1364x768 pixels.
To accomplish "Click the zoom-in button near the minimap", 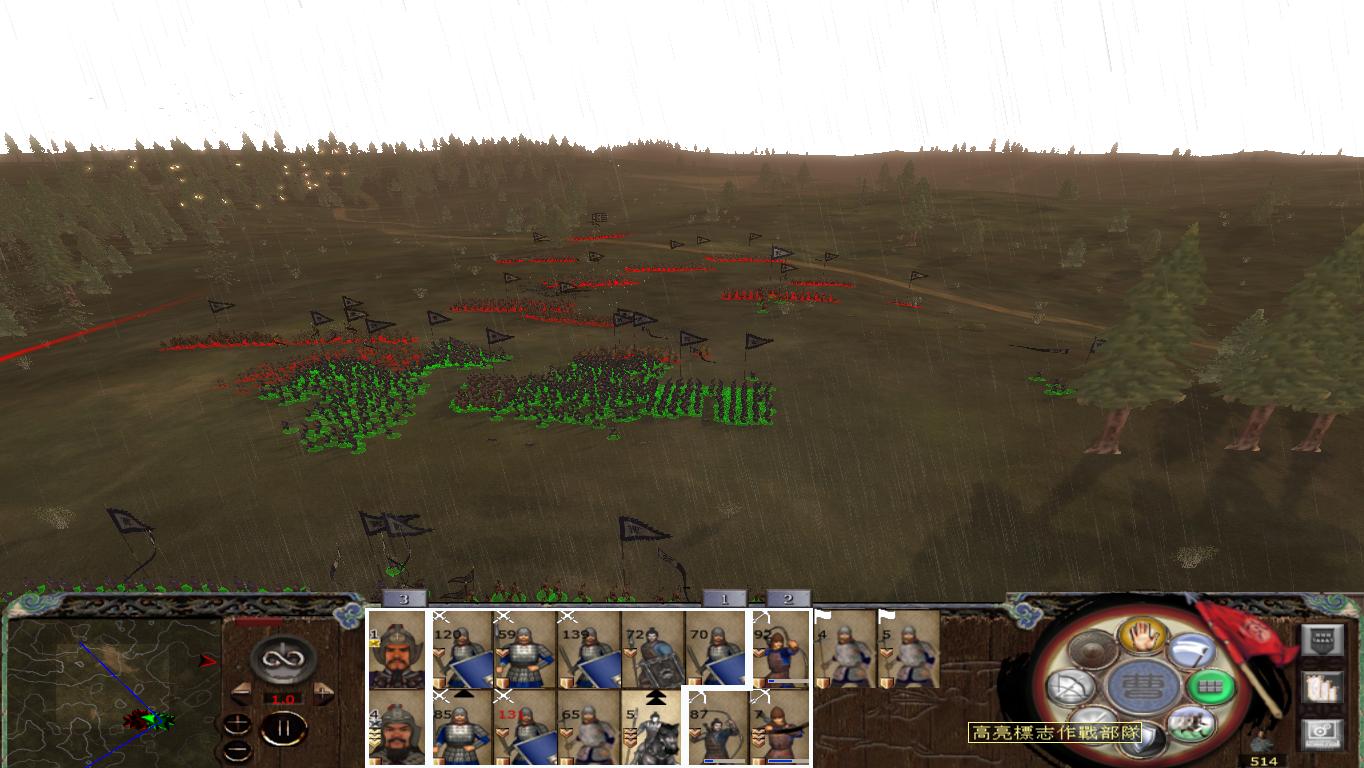I will [x=237, y=725].
